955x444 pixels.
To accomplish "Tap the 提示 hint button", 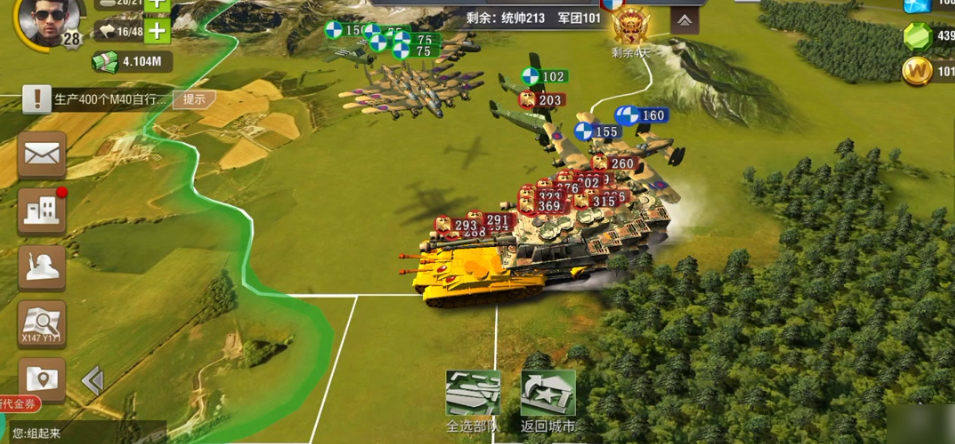I will [194, 99].
